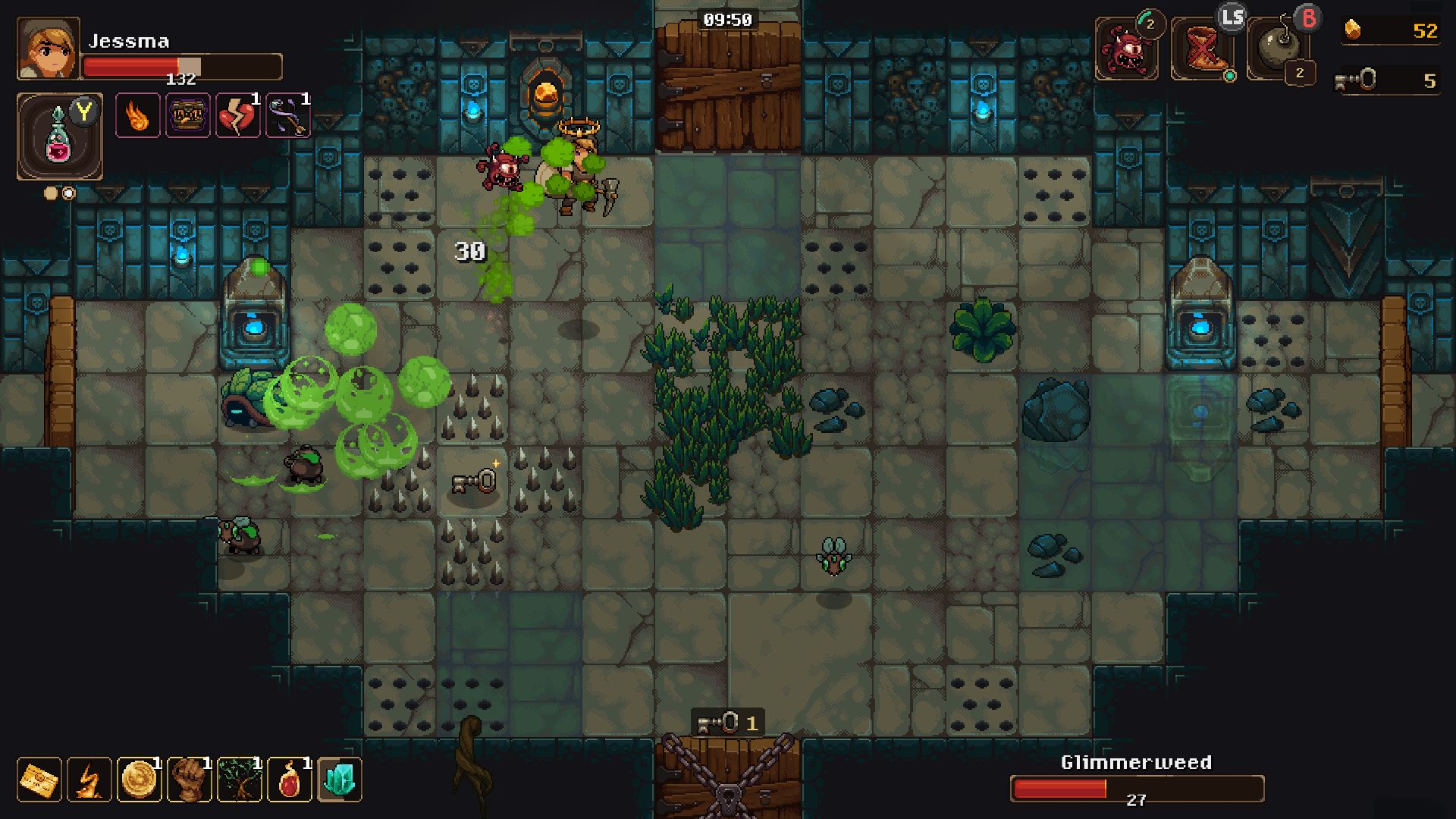Select the bomb slot

point(1278,49)
